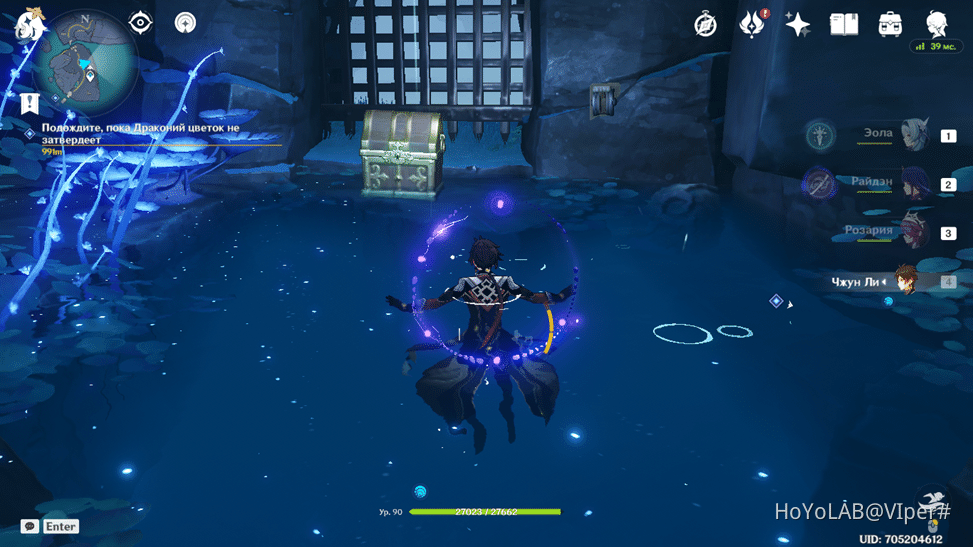The width and height of the screenshot is (973, 547).
Task: Click the eye-shaped icon beside the minimap
Action: [x=141, y=22]
